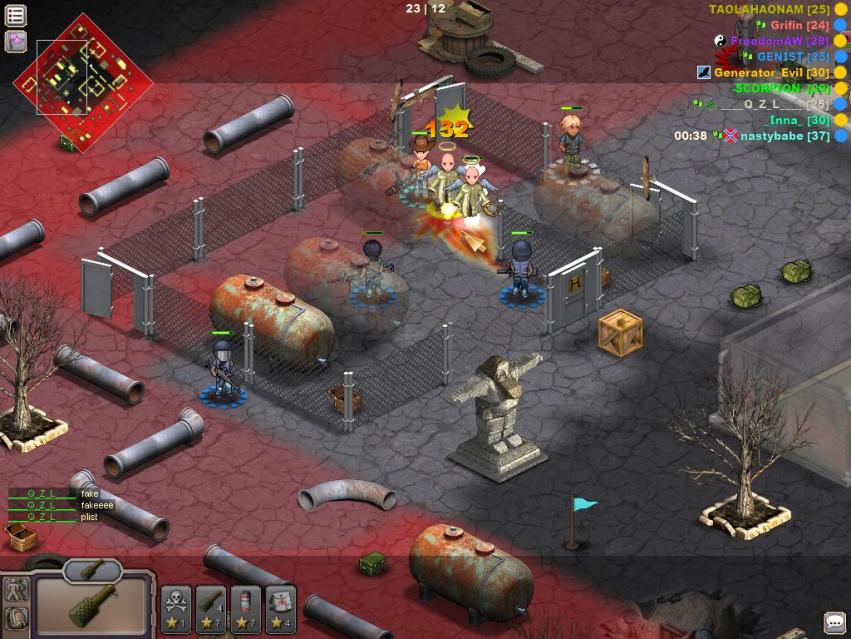Toggle the walking figure stance button
The width and height of the screenshot is (851, 639).
[15, 590]
